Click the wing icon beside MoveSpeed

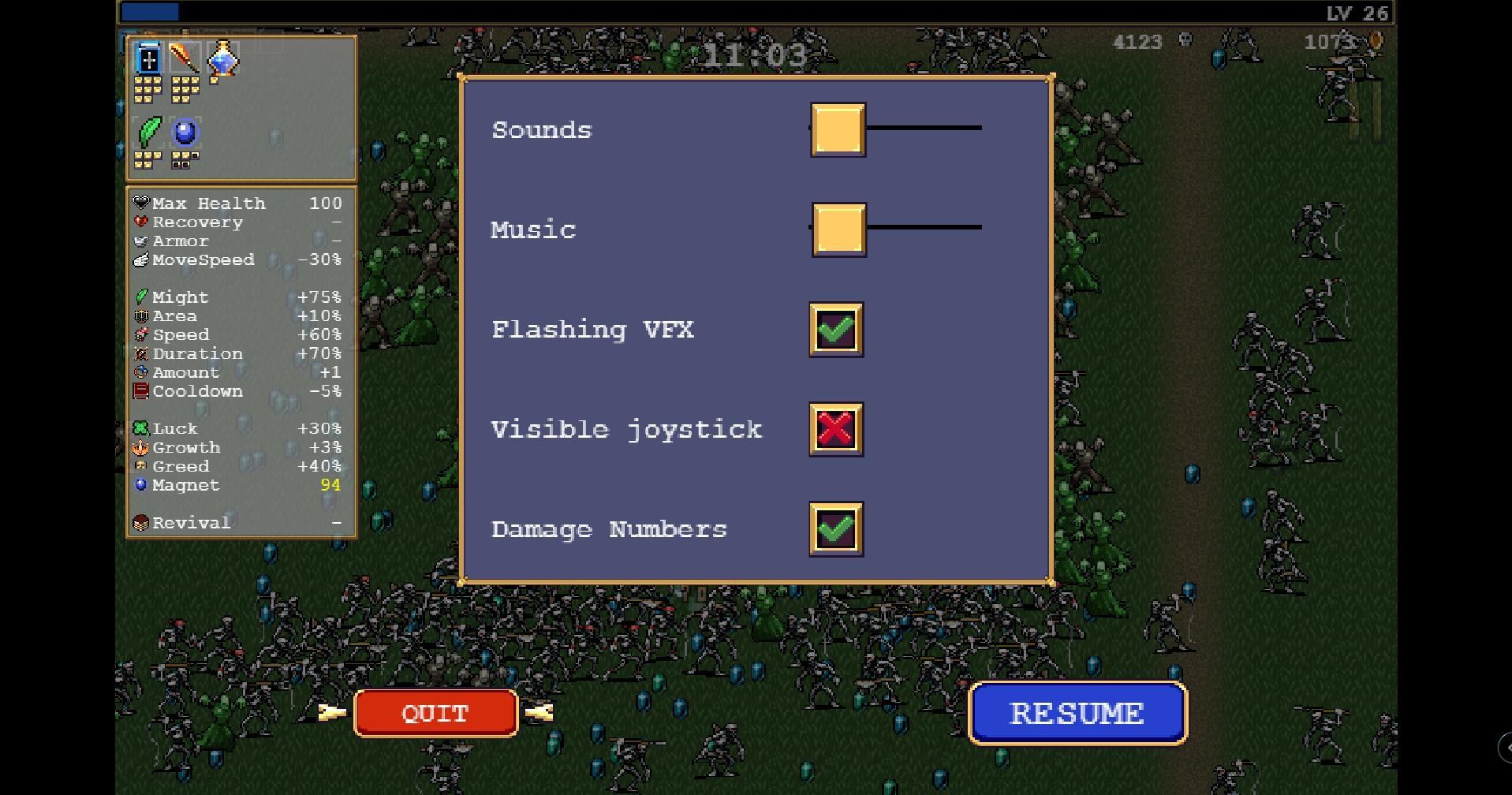coord(142,259)
